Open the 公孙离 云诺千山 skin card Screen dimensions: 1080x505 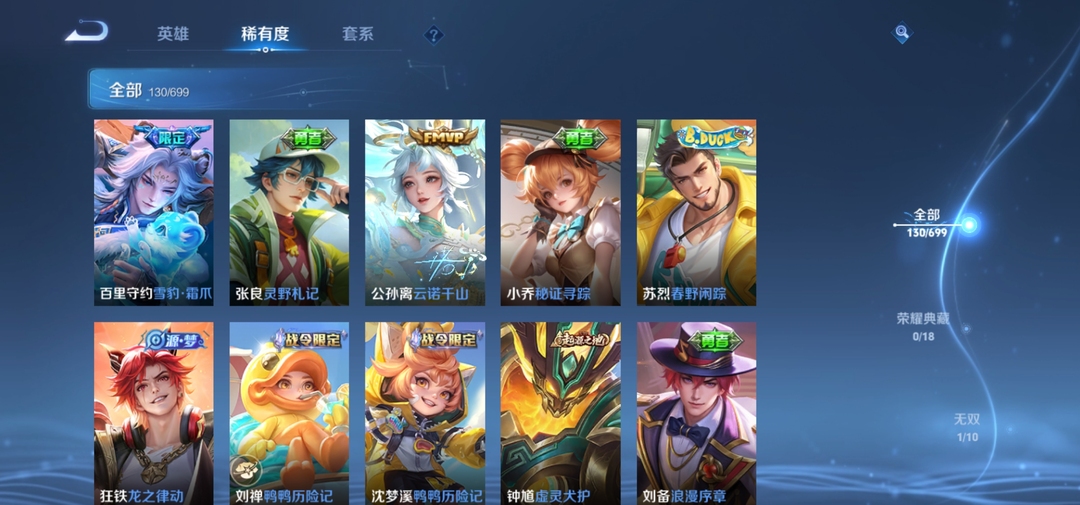(x=424, y=212)
